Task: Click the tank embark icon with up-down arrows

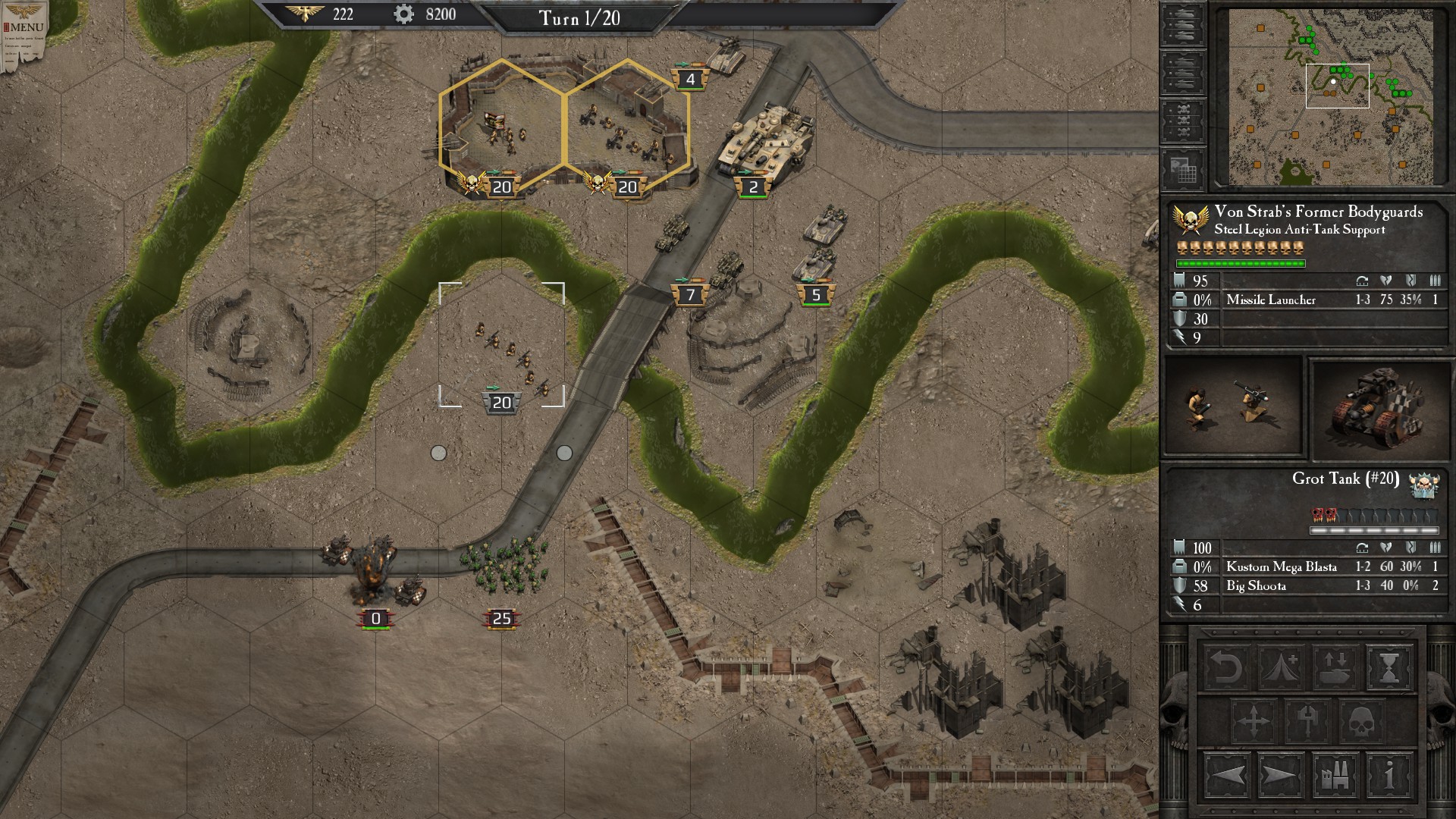Action: [1334, 667]
